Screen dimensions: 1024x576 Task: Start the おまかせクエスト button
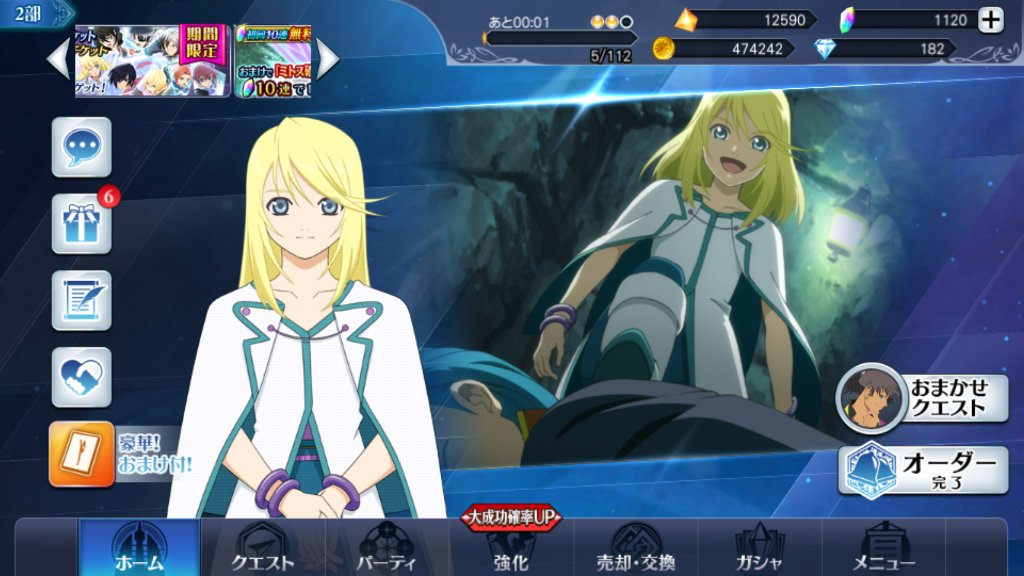coord(922,397)
